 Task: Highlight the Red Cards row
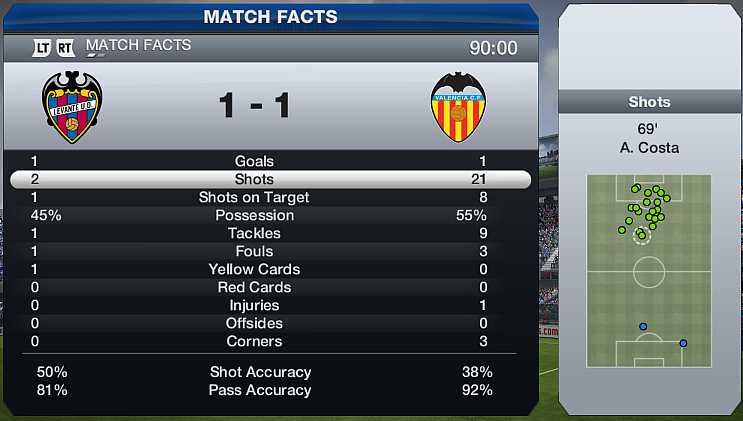[254, 287]
